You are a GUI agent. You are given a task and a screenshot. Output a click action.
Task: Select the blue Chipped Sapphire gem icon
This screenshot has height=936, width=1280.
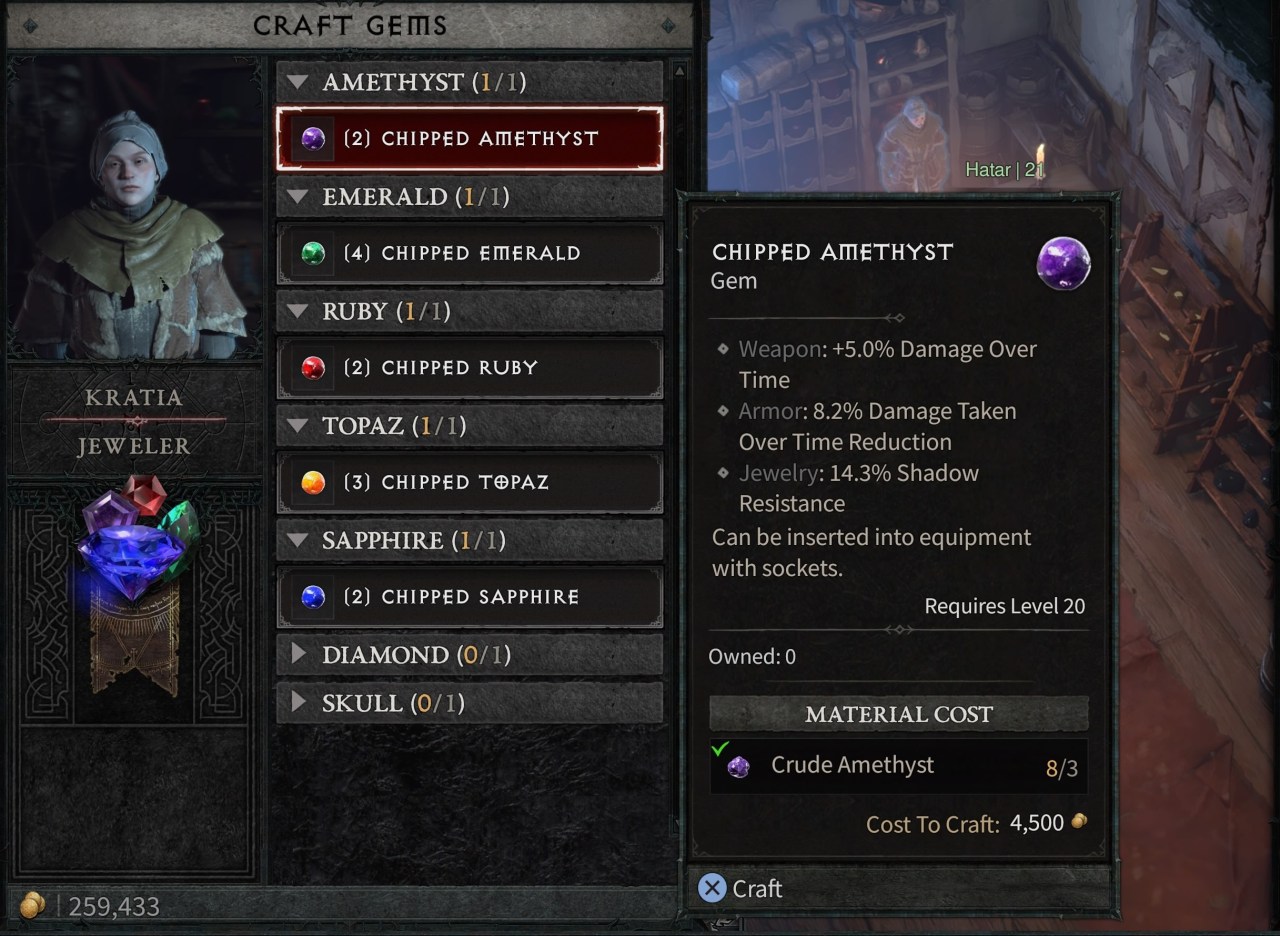pos(312,597)
